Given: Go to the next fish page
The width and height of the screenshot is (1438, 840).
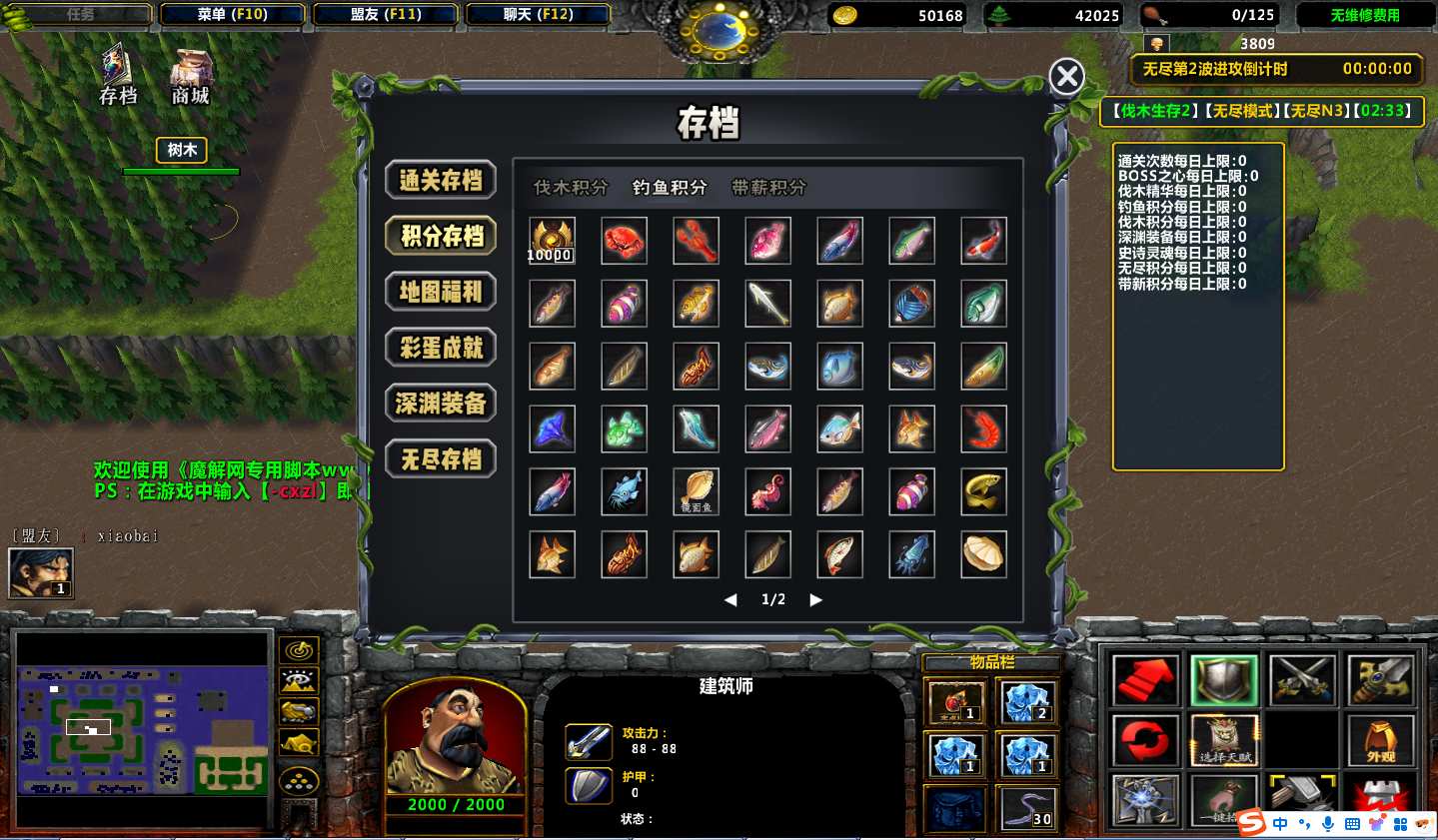Looking at the screenshot, I should coord(815,599).
